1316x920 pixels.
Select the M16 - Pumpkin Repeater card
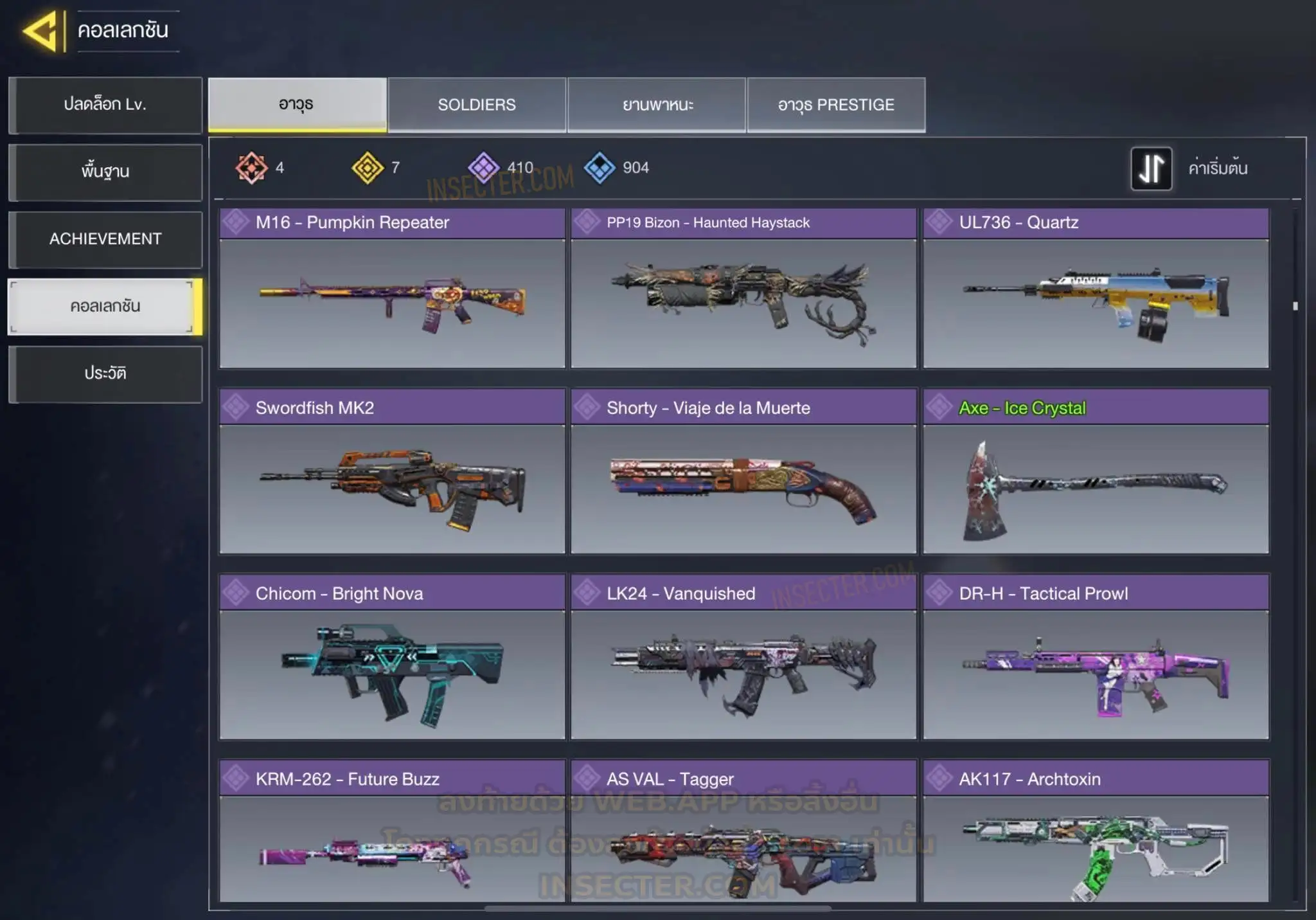[392, 288]
